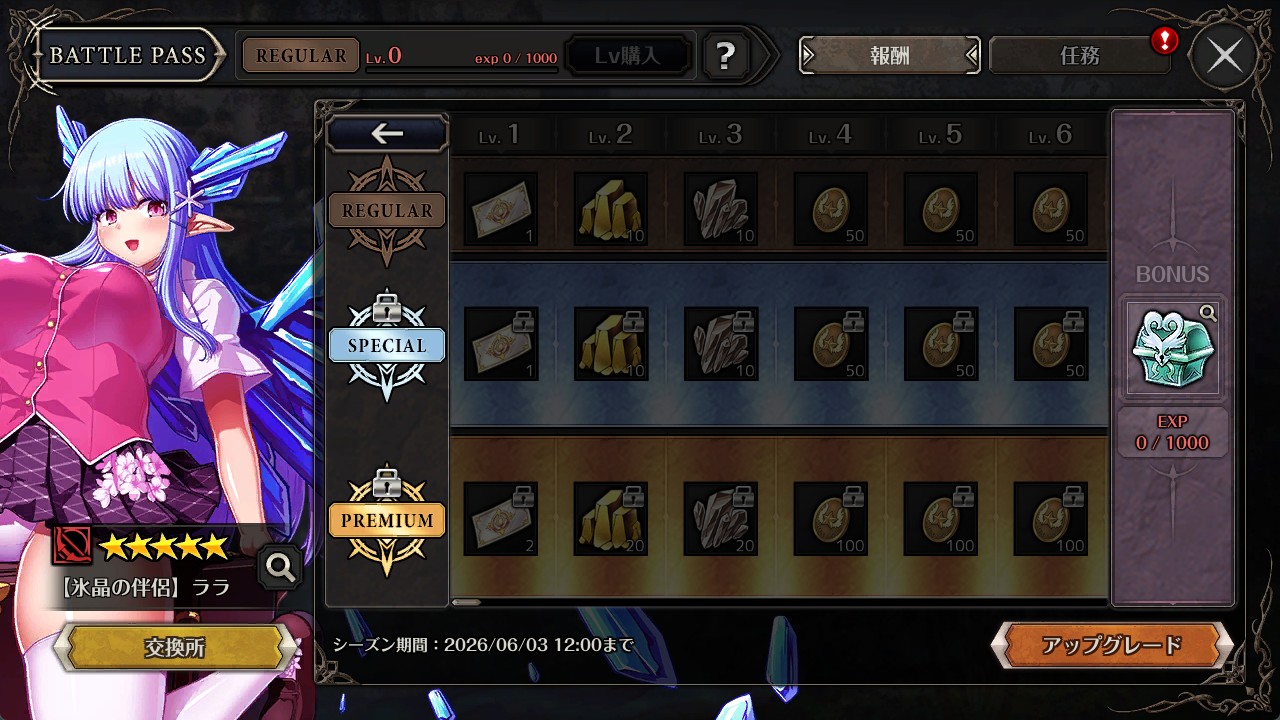The image size is (1280, 720).
Task: Go back with the left arrow button
Action: click(387, 133)
